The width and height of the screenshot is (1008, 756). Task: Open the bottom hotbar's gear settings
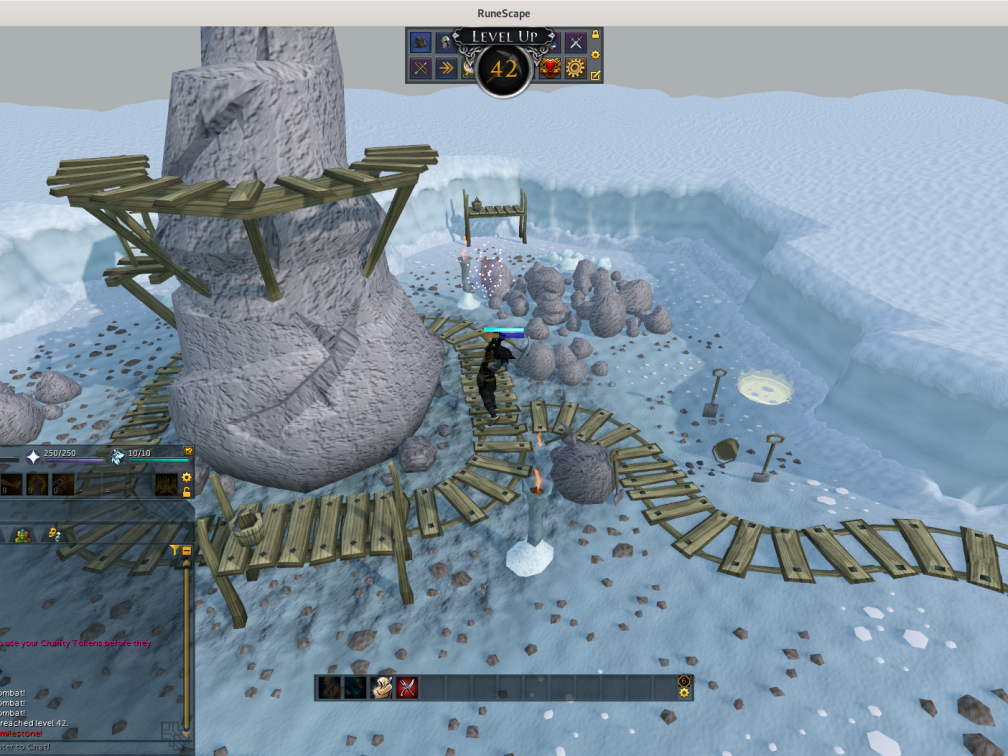(x=684, y=691)
